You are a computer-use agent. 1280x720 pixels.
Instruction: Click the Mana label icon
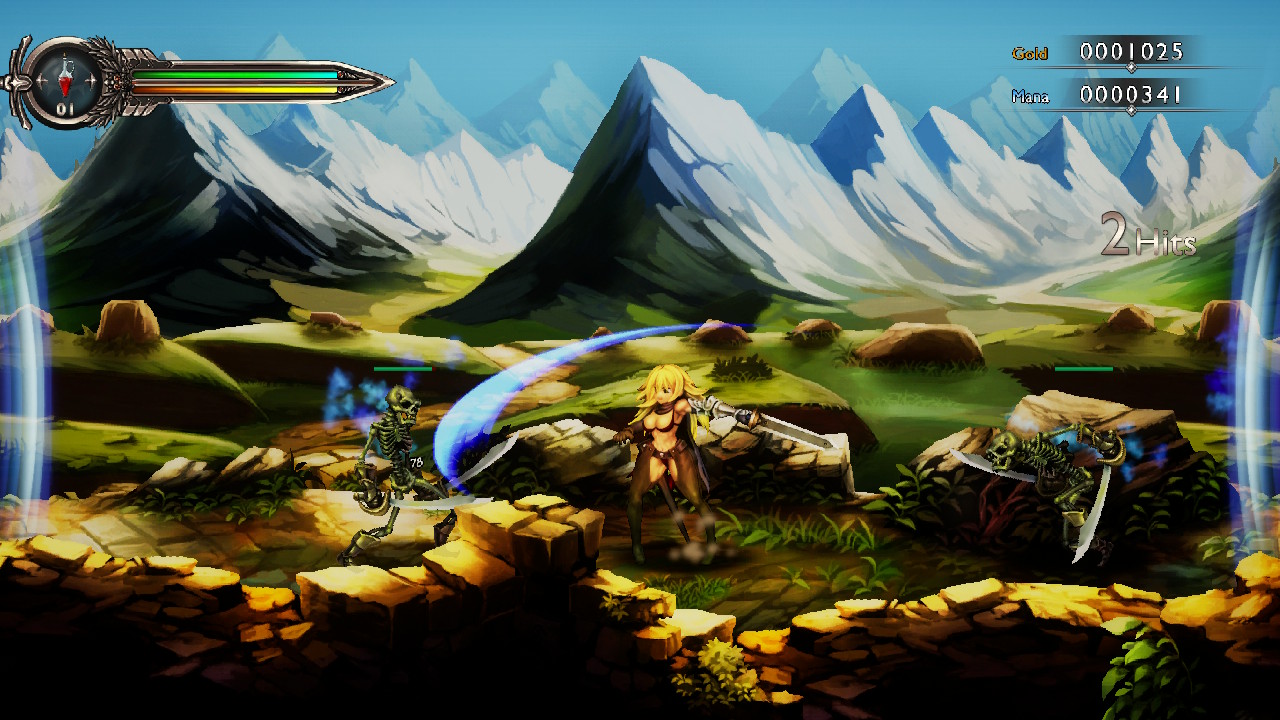pyautogui.click(x=1032, y=96)
